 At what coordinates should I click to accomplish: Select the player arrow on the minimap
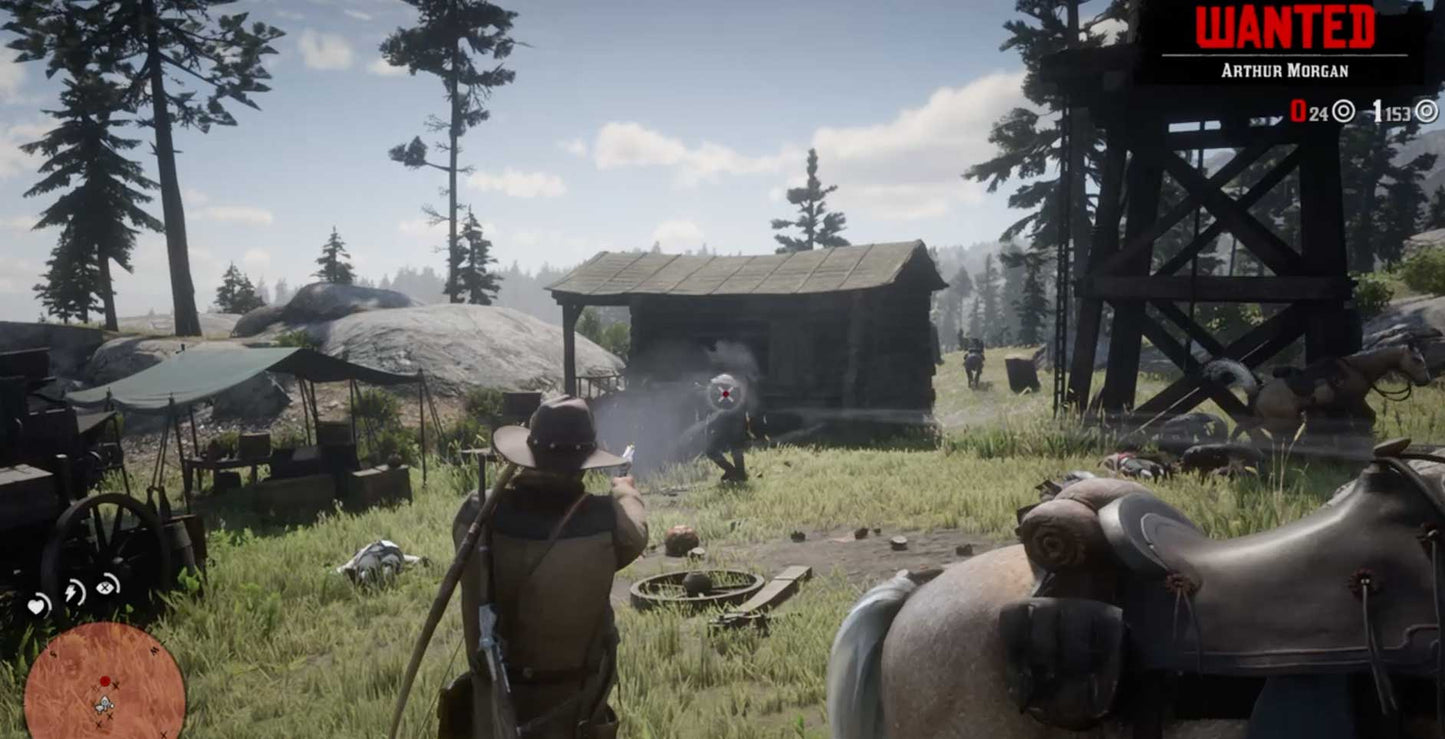(x=104, y=702)
